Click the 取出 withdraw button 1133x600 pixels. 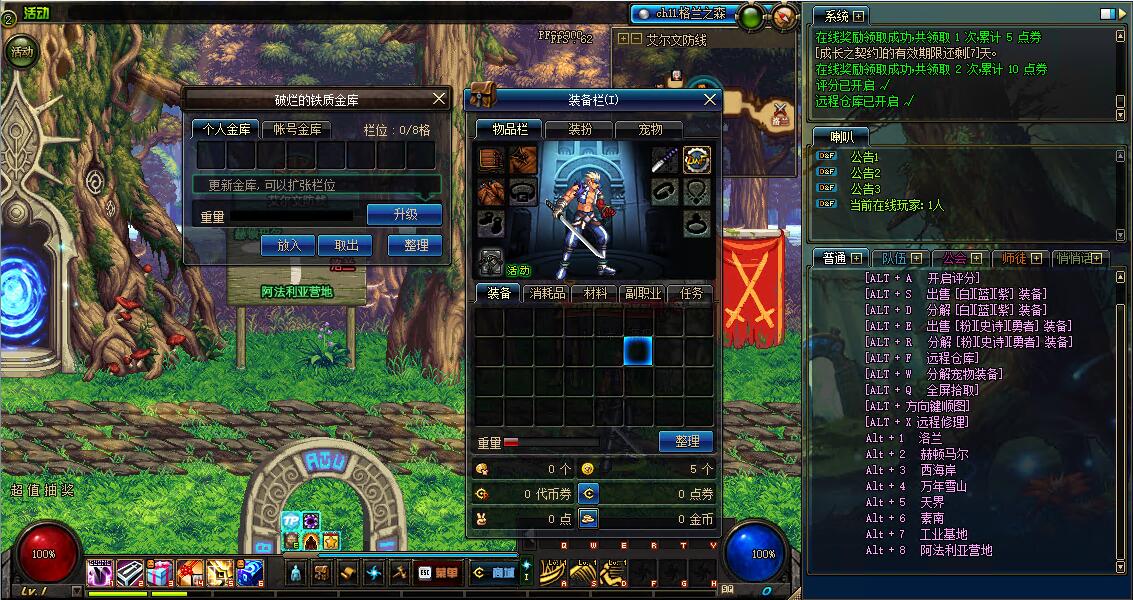[345, 245]
